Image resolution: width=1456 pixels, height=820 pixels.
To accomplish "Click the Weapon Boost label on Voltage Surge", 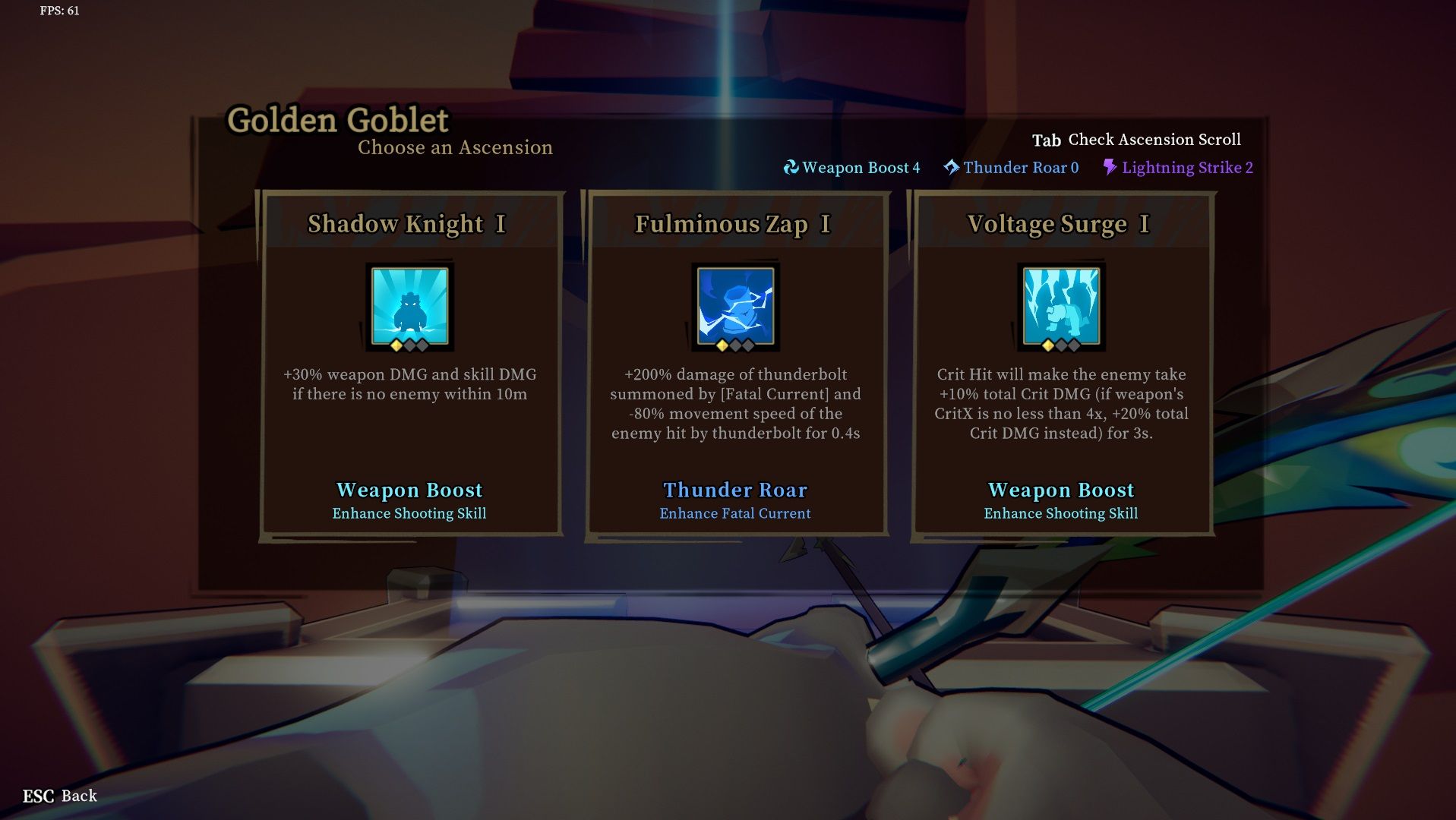I will pos(1060,490).
